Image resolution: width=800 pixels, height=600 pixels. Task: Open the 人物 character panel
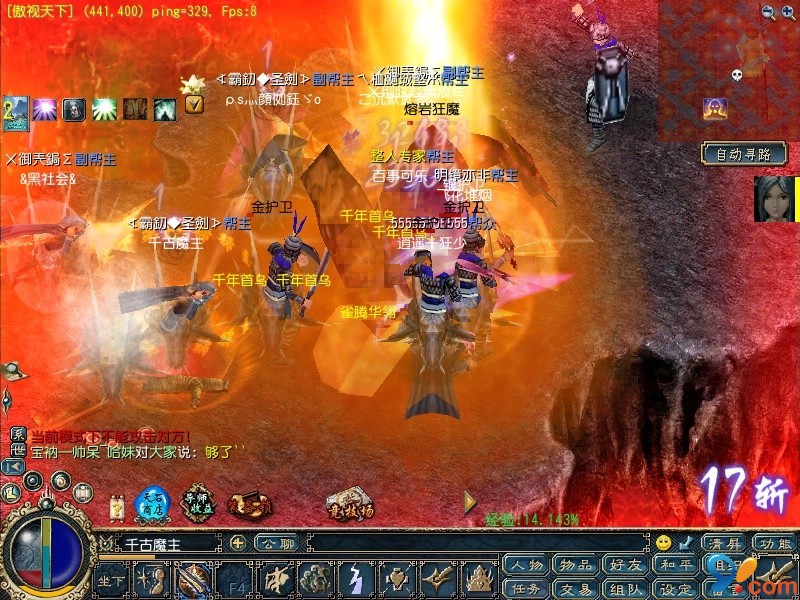pos(525,565)
